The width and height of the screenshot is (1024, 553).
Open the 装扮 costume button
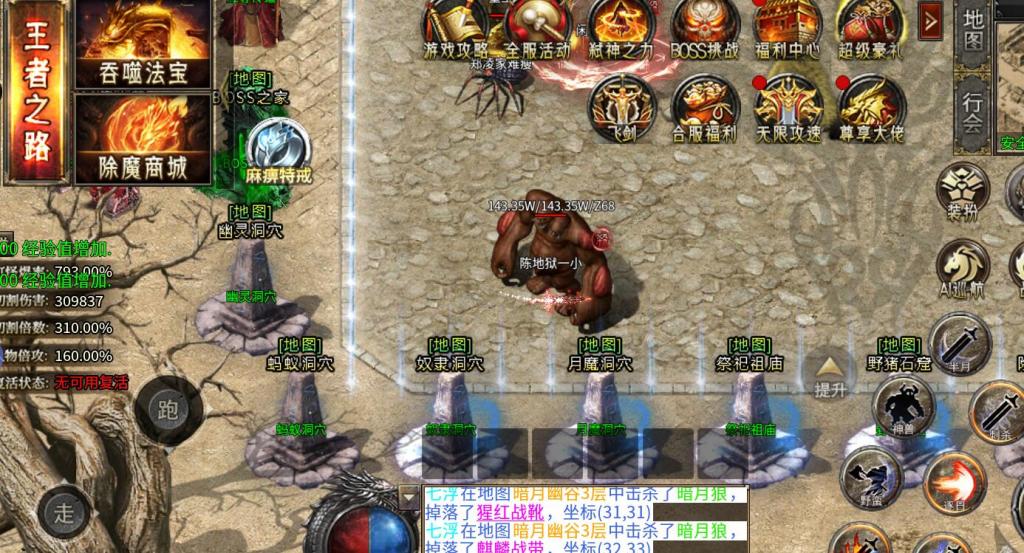tap(963, 191)
